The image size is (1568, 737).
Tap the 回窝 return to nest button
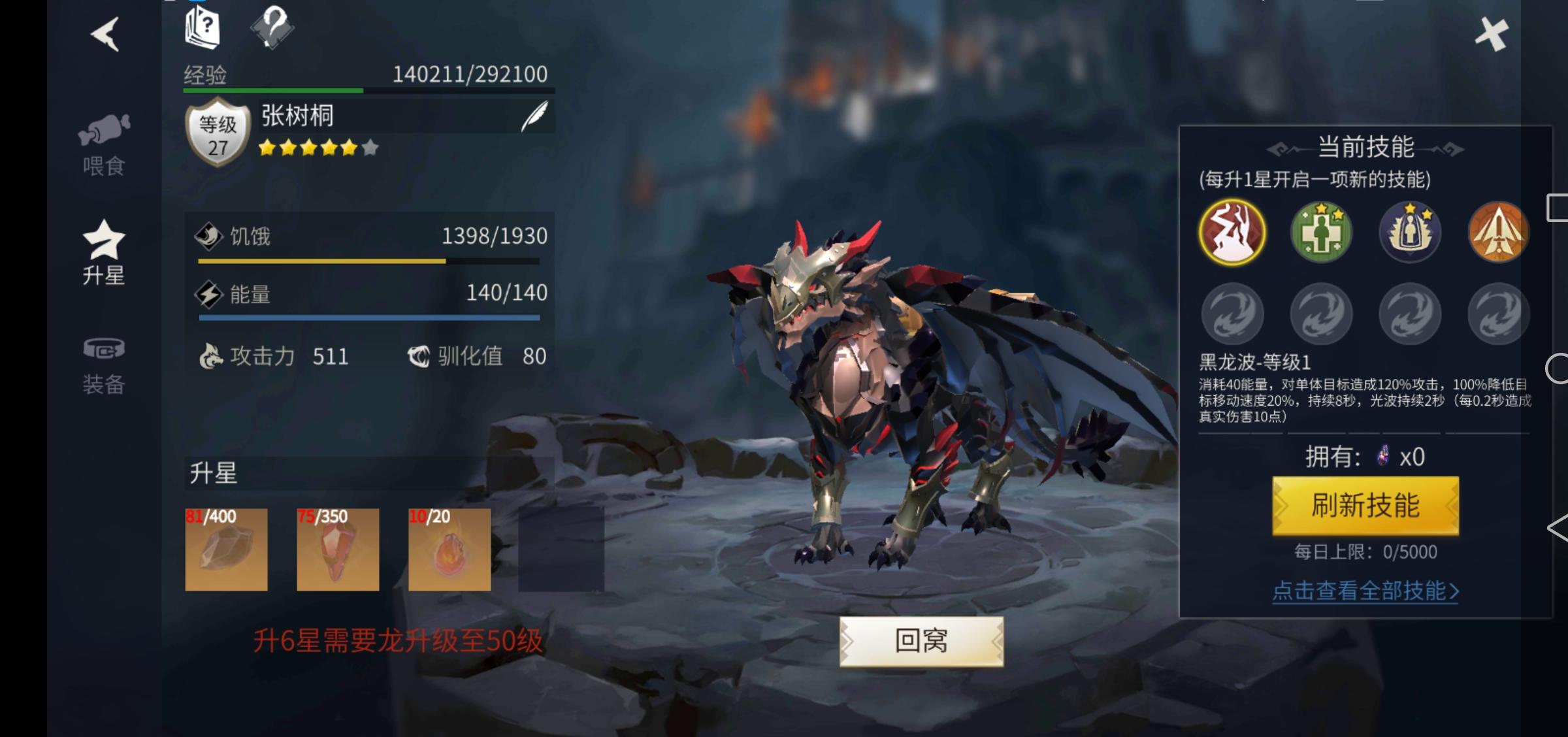921,641
